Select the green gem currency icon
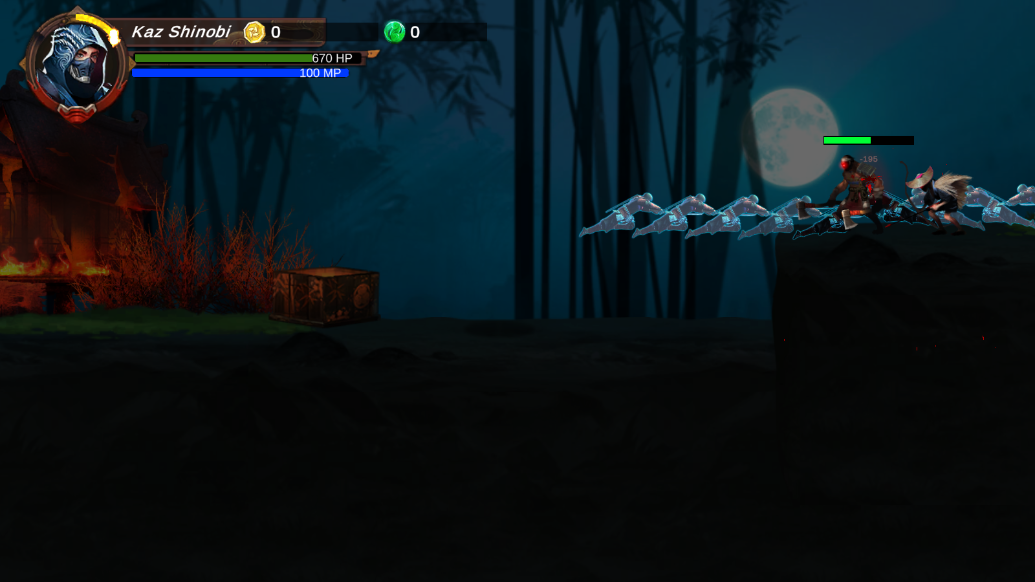This screenshot has height=582, width=1035. [394, 32]
